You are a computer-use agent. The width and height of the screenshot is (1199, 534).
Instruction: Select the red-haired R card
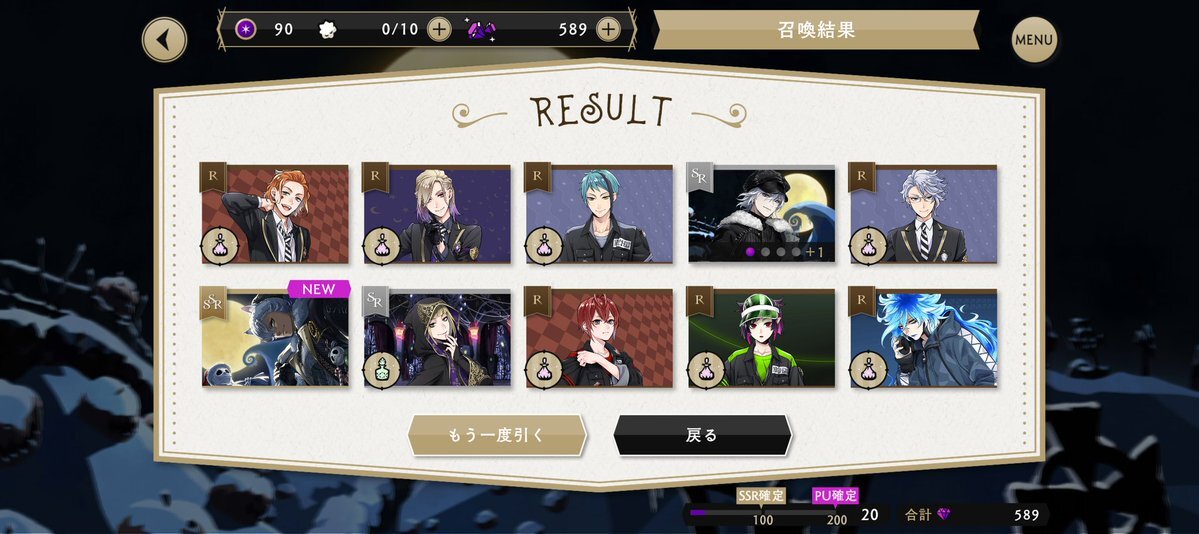click(x=599, y=338)
